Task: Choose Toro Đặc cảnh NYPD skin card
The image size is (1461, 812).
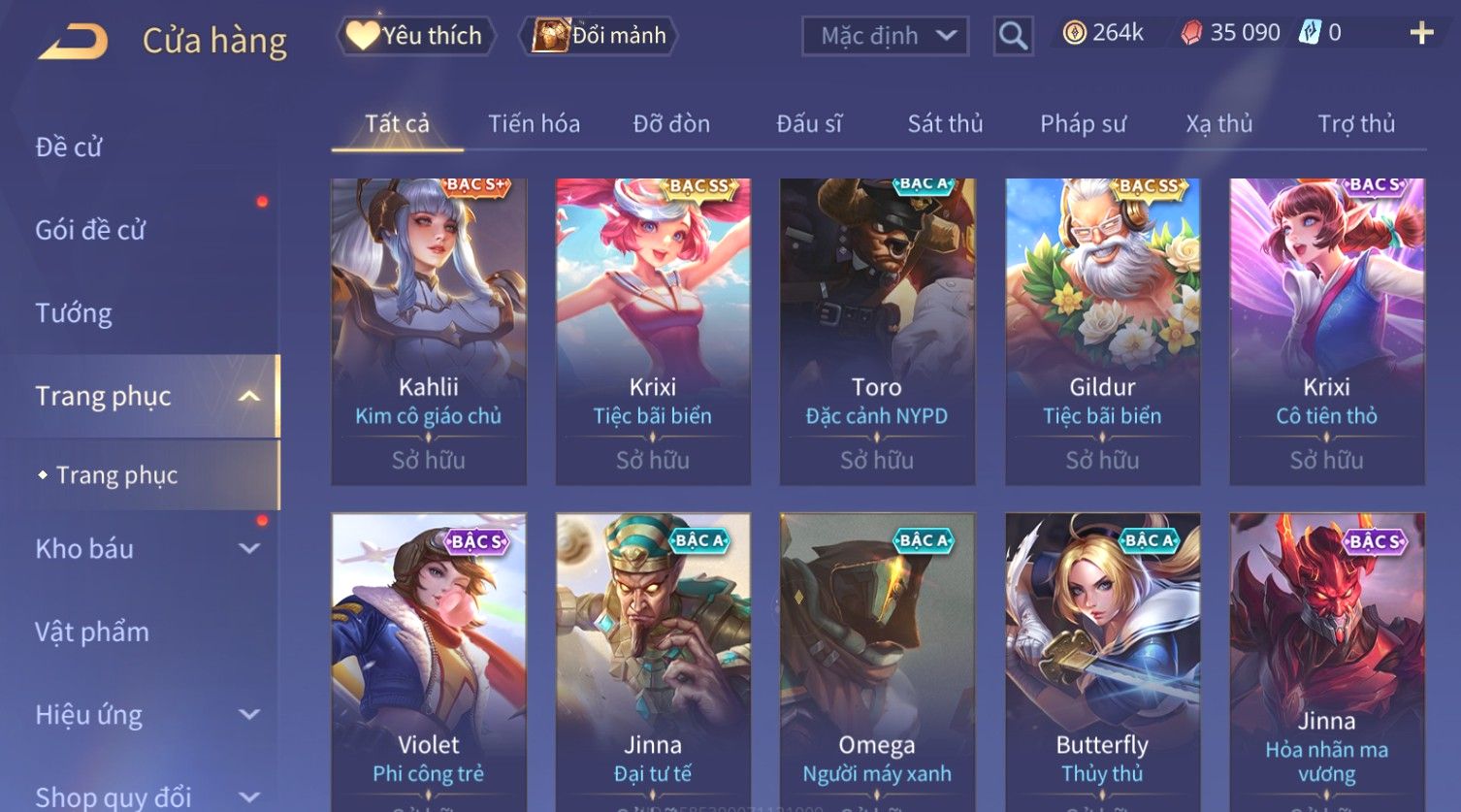Action: pos(877,330)
